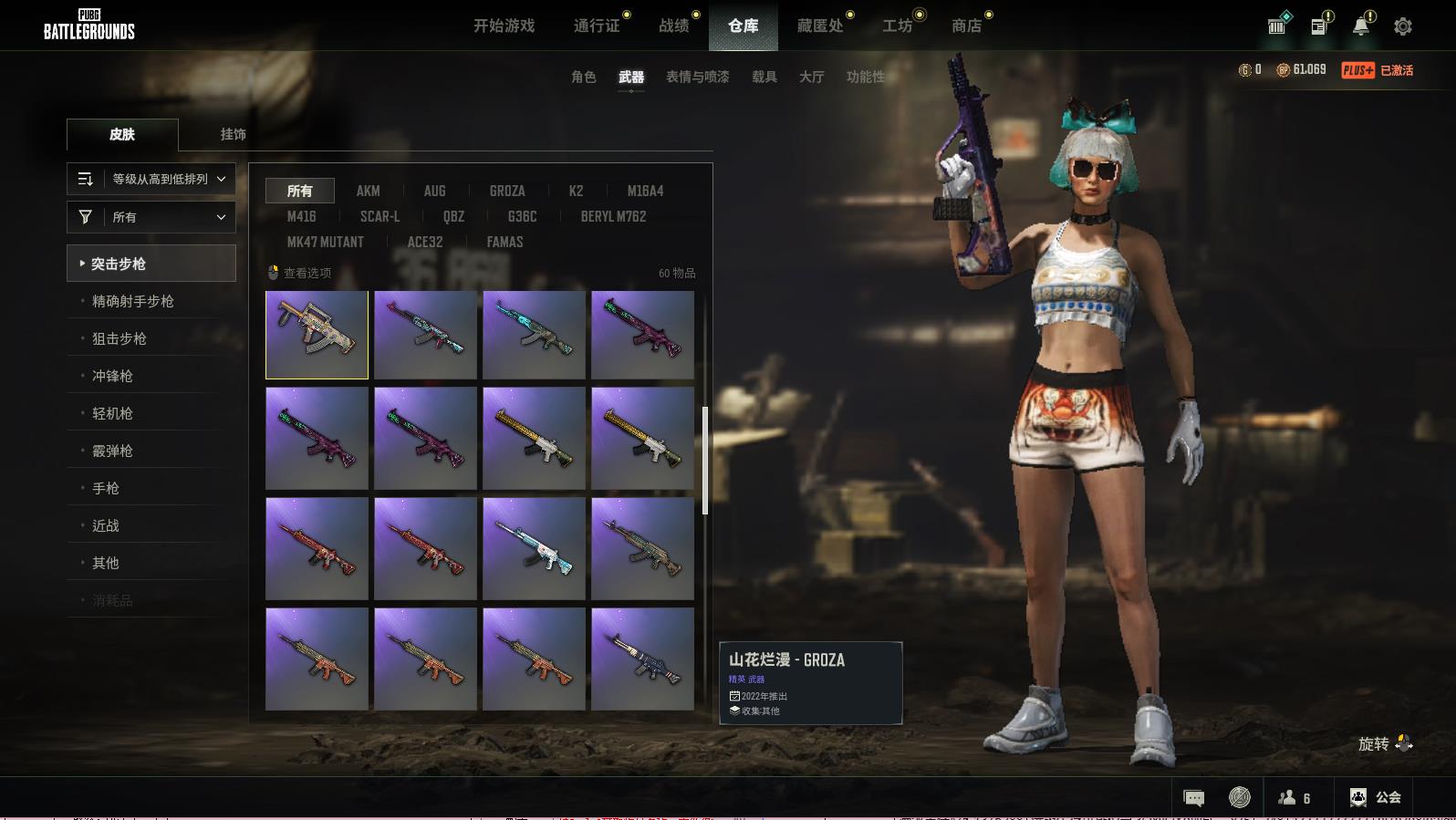Filter skins by BERYL M762
1456x820 pixels.
pyautogui.click(x=613, y=216)
